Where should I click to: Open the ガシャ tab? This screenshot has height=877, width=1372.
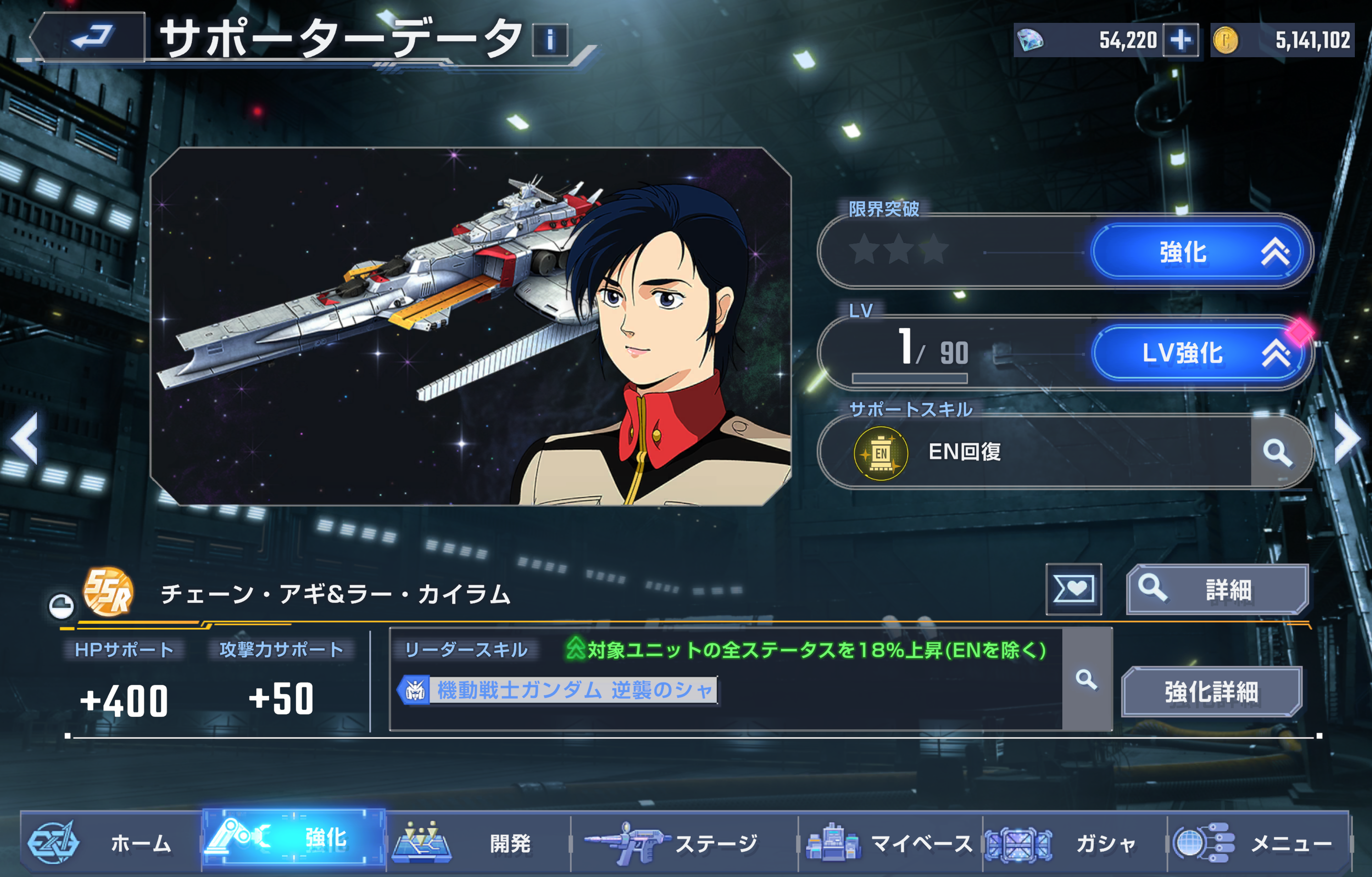[1075, 843]
